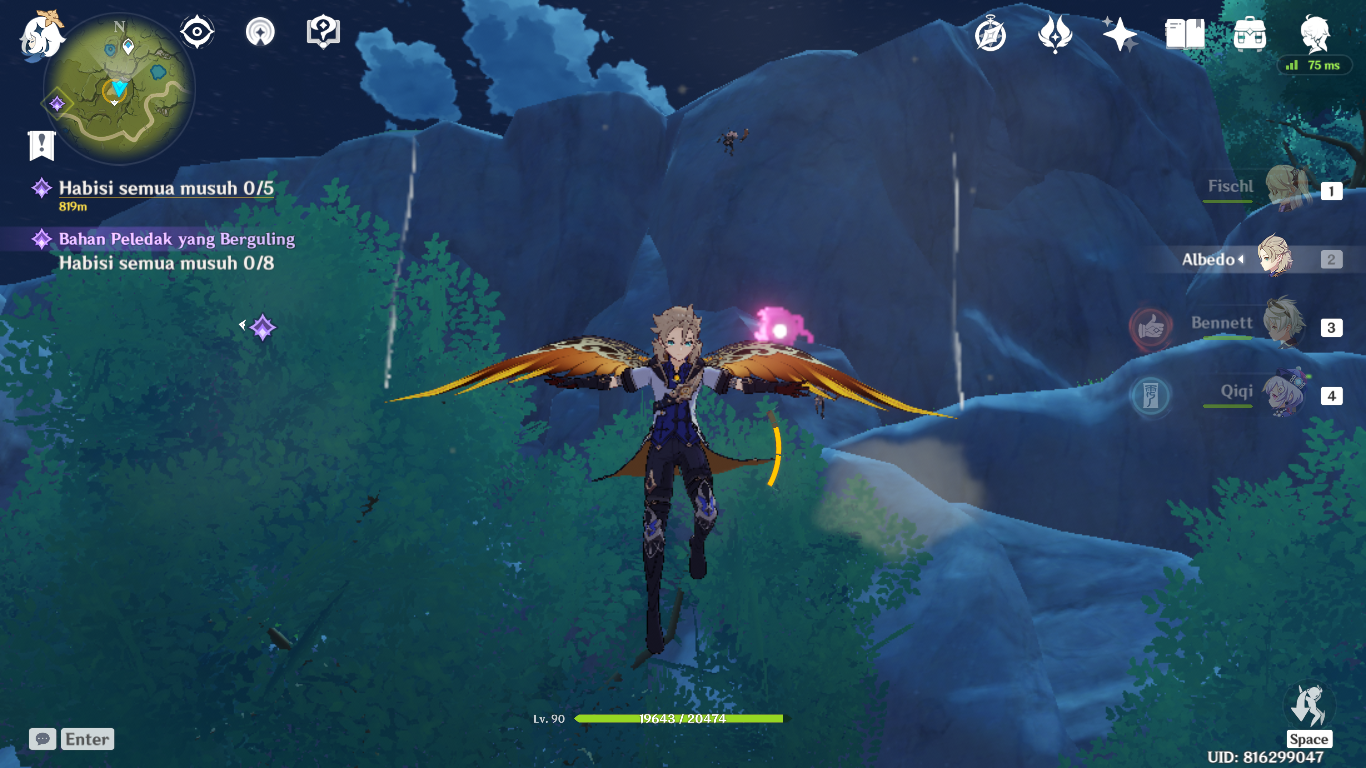The height and width of the screenshot is (768, 1366).
Task: Open the backpack inventory
Action: [x=1250, y=34]
